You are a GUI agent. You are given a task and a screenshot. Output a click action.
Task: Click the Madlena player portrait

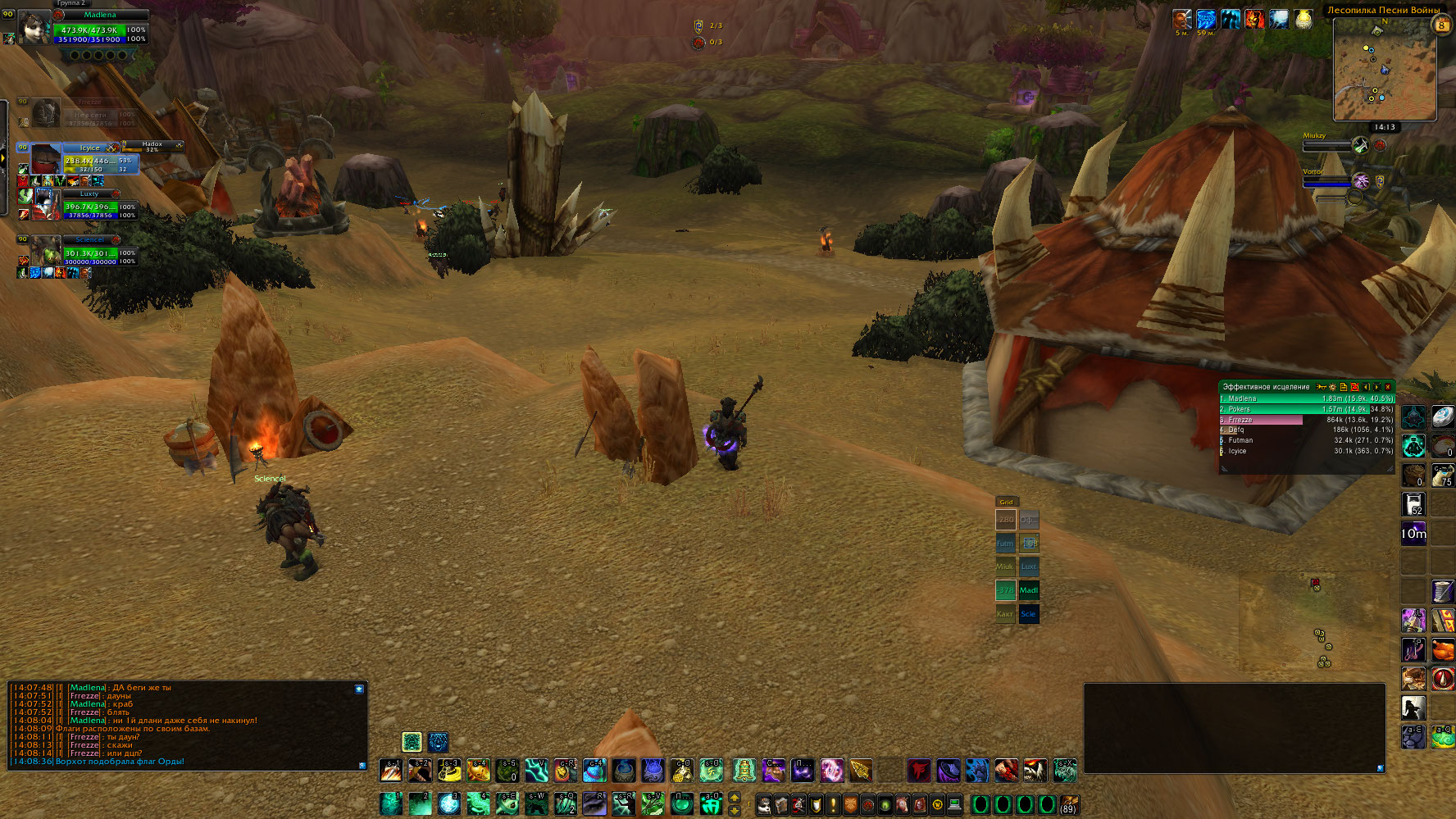coord(34,27)
